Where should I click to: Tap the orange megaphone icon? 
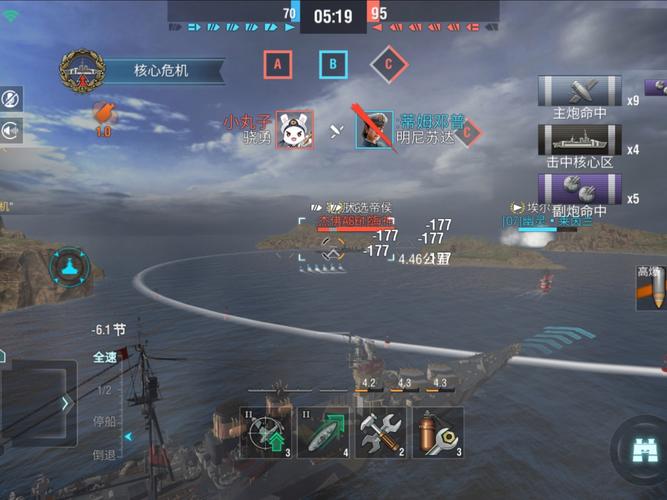(x=102, y=113)
